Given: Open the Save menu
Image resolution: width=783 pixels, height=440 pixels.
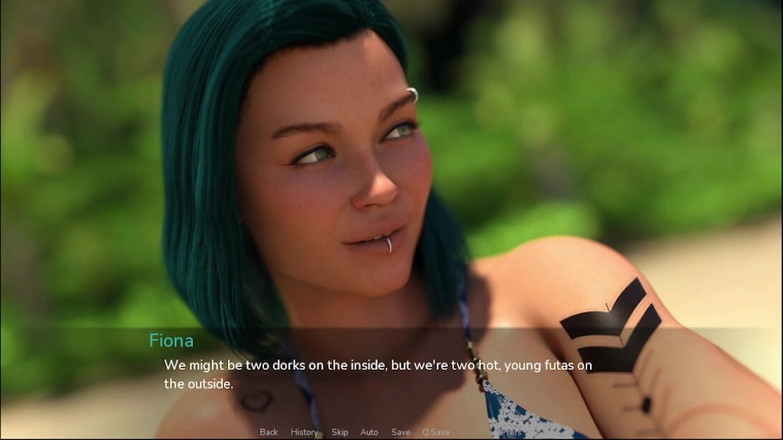Looking at the screenshot, I should pos(401,432).
